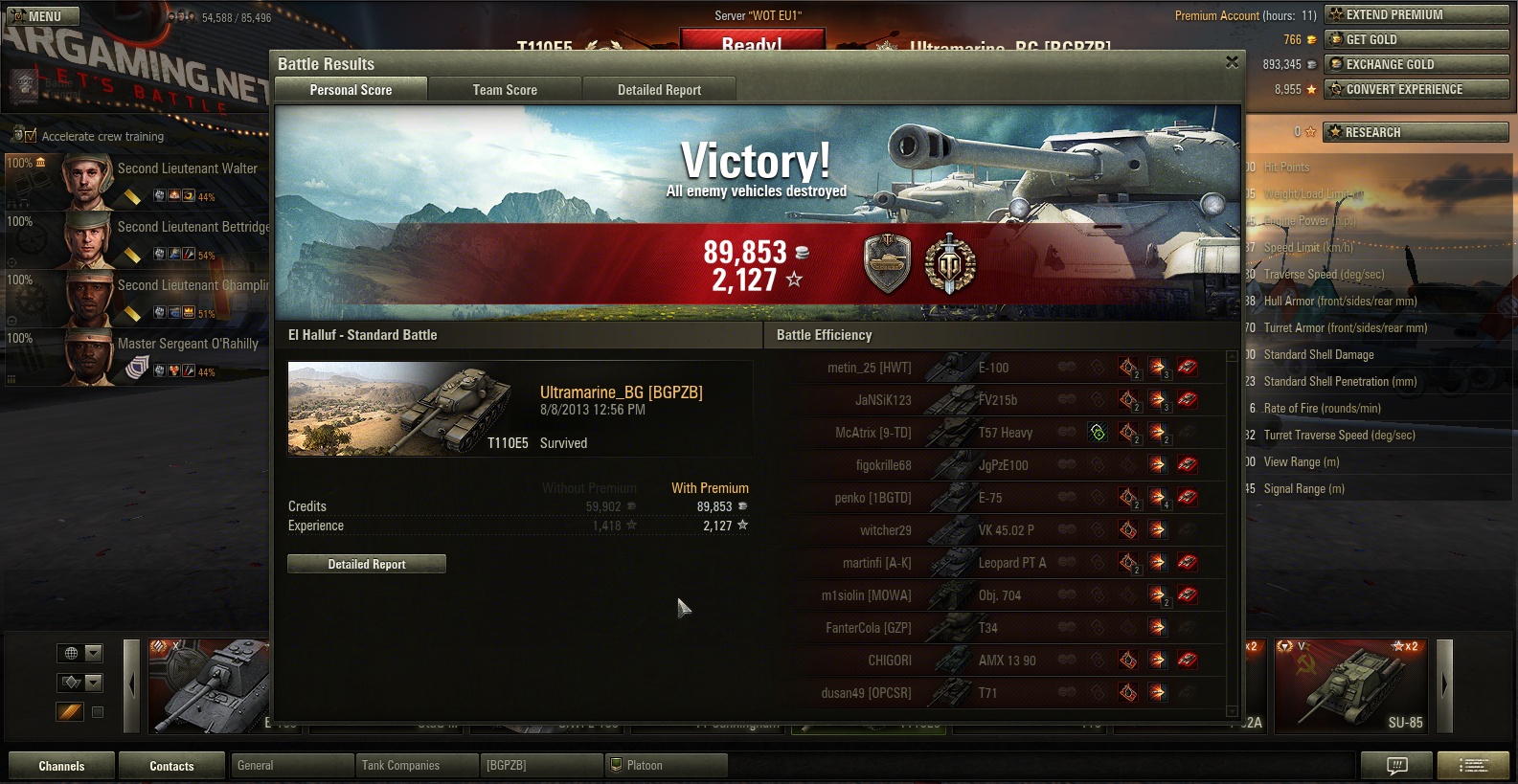Extend Premium account
Image resolution: width=1518 pixels, height=784 pixels.
(1416, 14)
